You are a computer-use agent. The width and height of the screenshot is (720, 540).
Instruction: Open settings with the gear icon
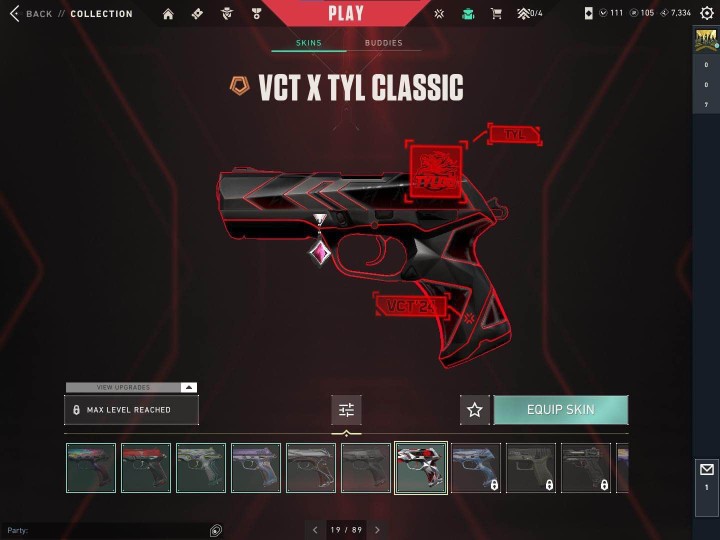click(707, 14)
